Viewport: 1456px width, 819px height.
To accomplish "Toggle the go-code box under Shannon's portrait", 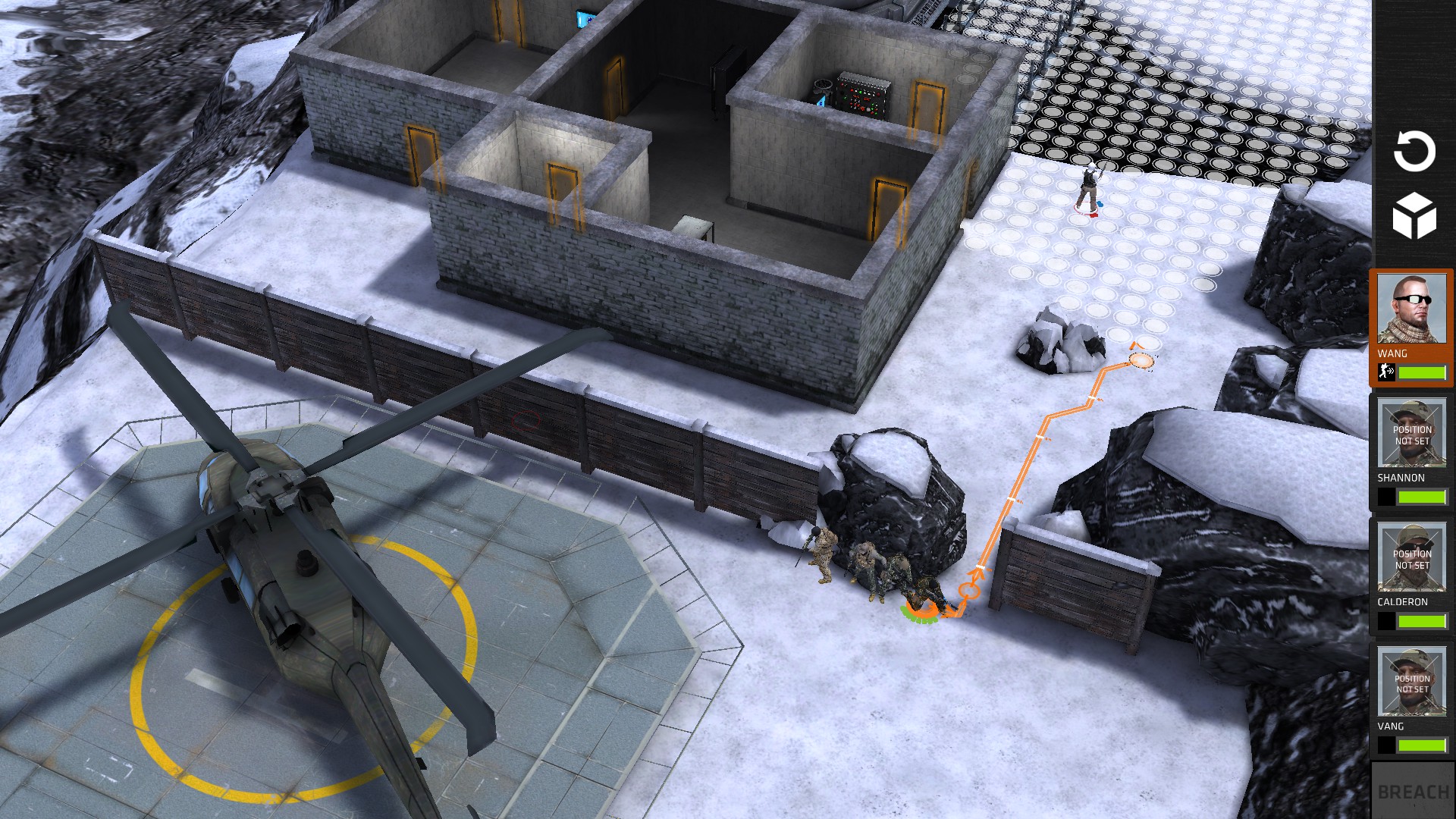I will 1387,497.
